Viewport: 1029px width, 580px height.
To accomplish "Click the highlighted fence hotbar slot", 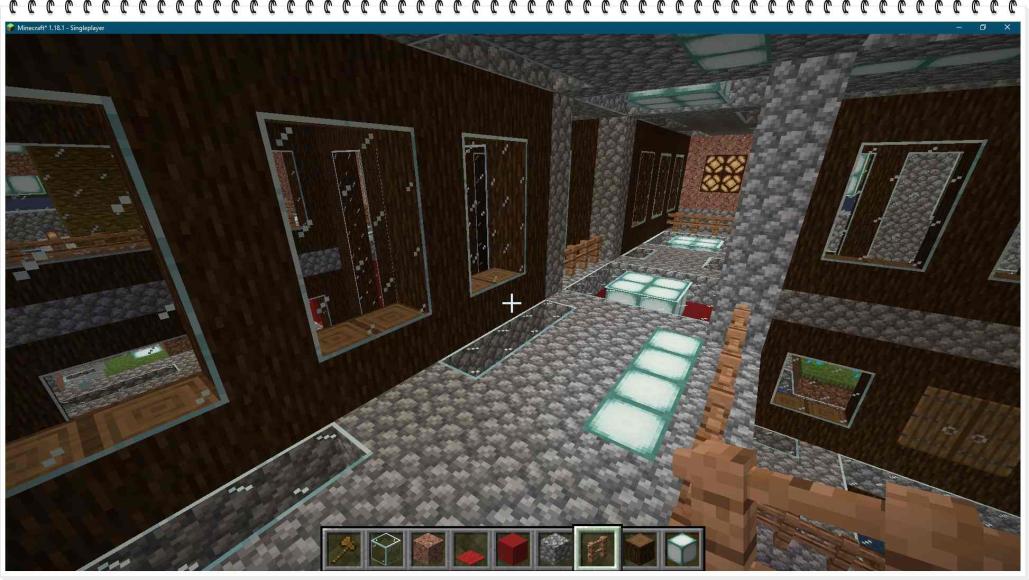I will pos(597,548).
